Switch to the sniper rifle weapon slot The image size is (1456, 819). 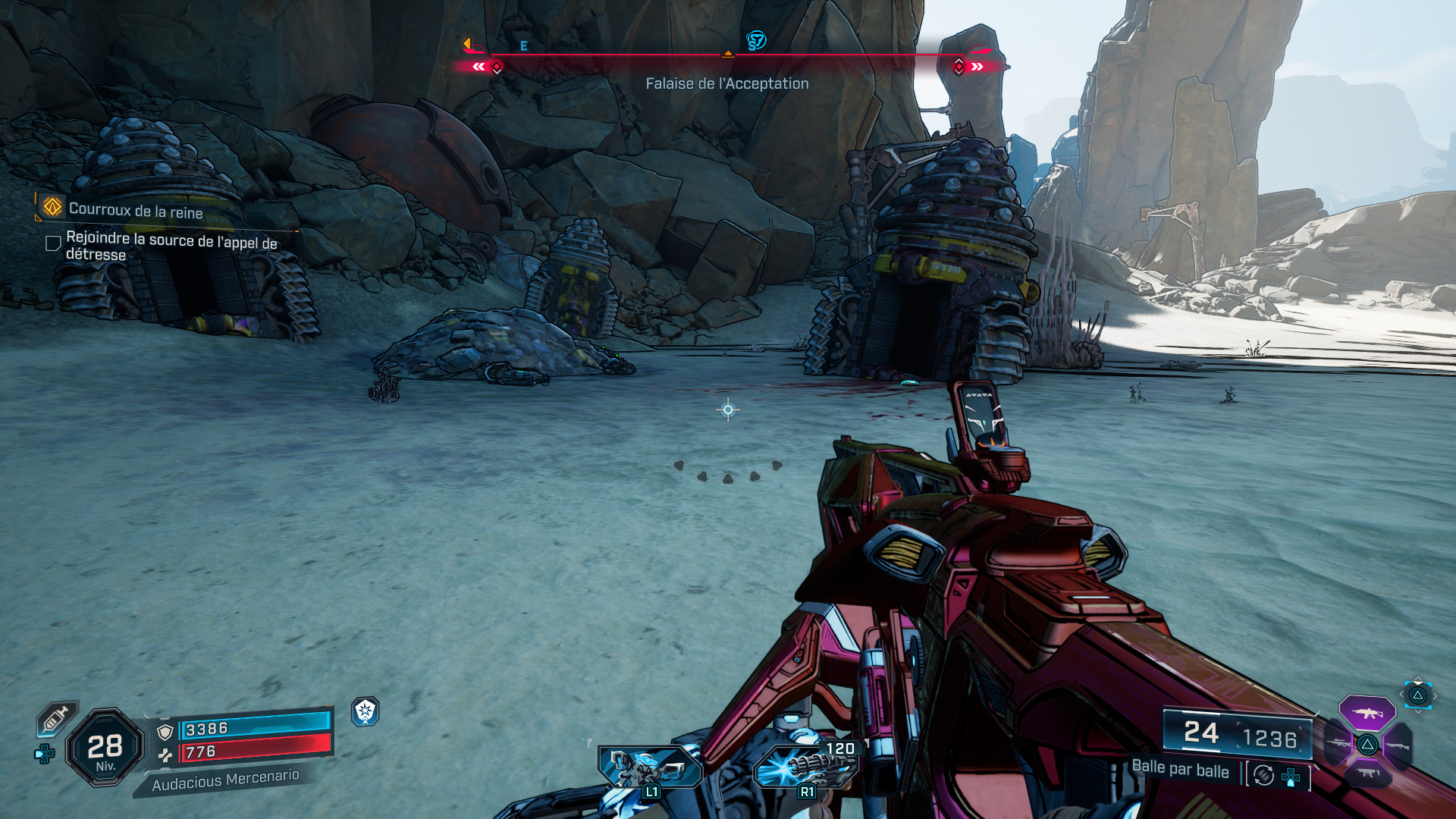[1337, 744]
